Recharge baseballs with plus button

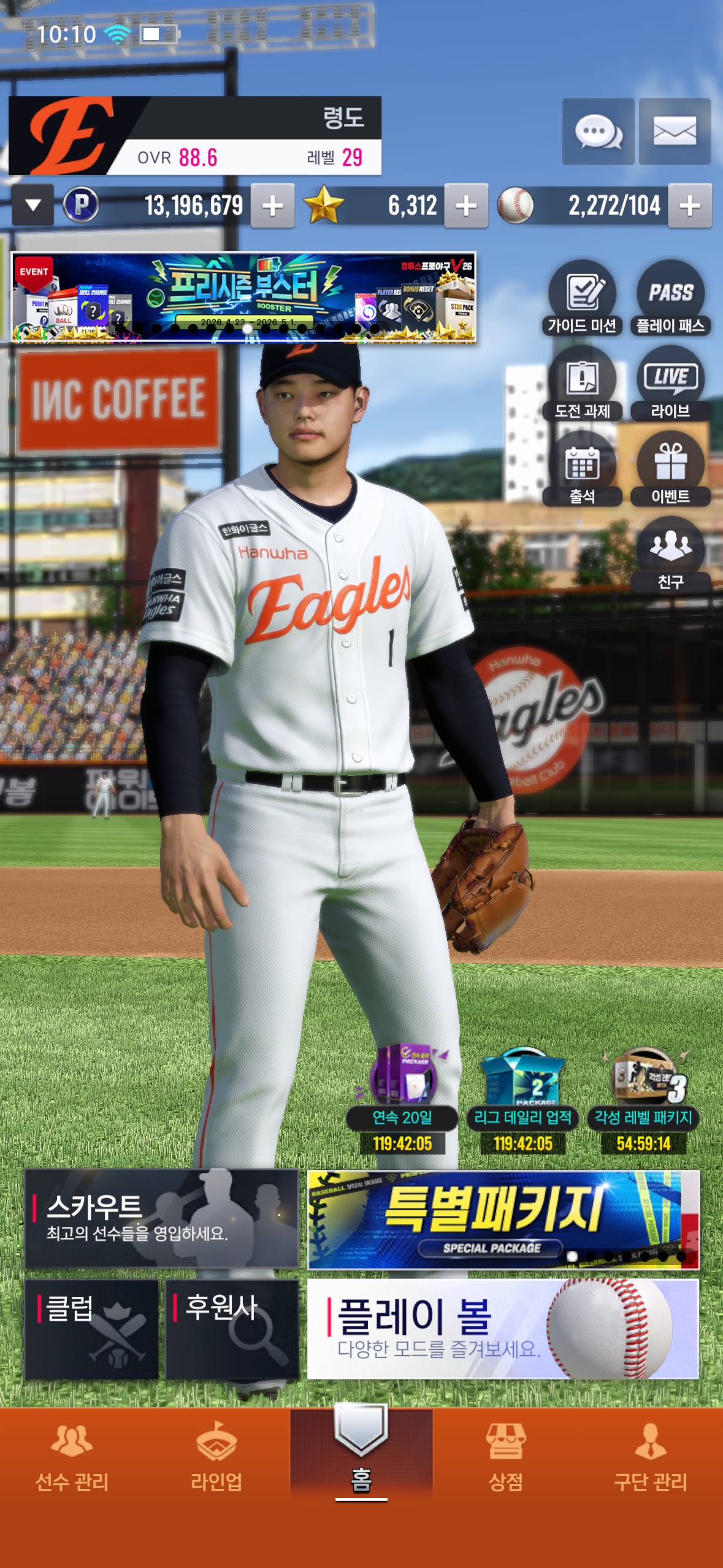coord(690,206)
